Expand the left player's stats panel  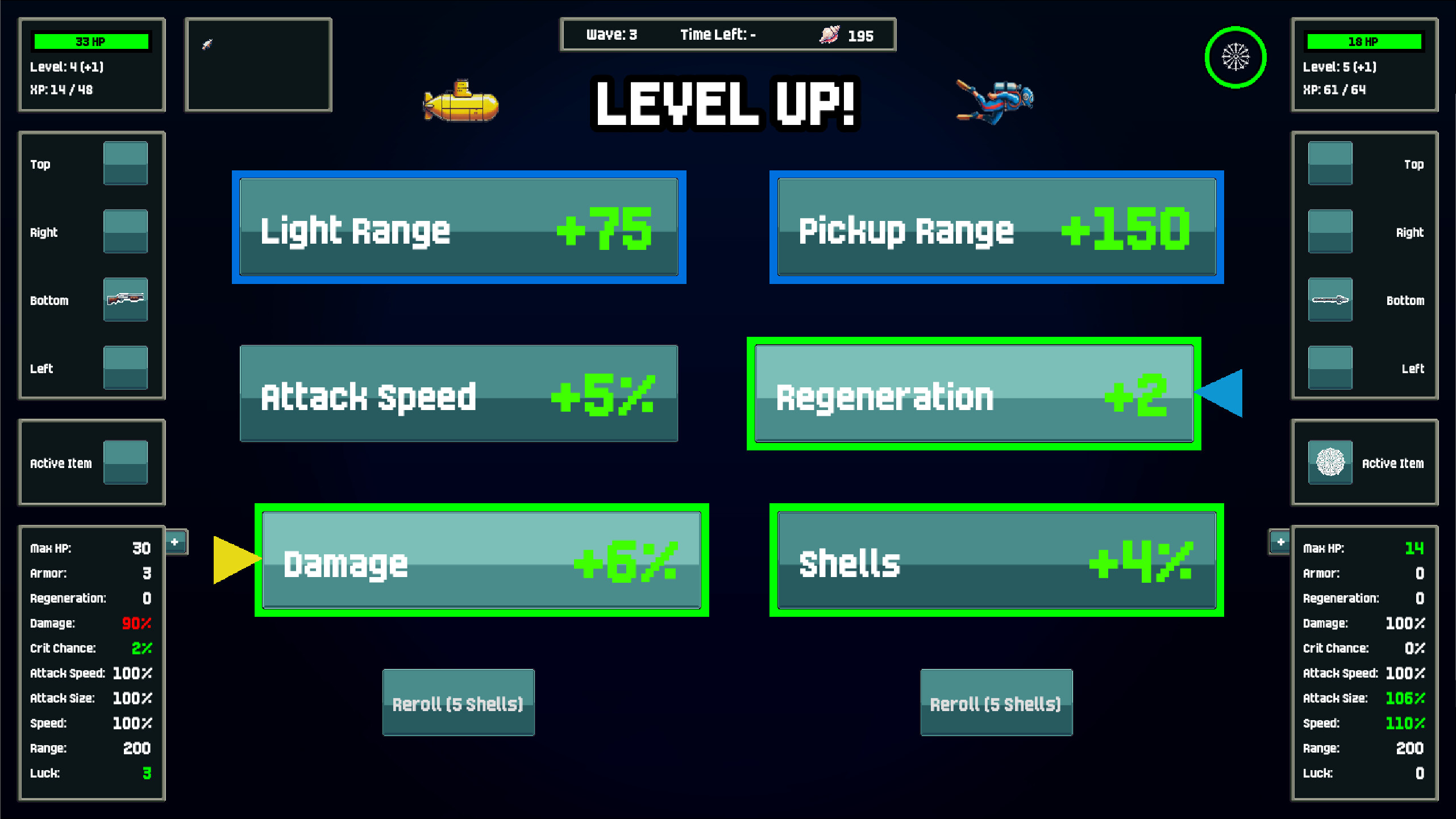point(175,542)
